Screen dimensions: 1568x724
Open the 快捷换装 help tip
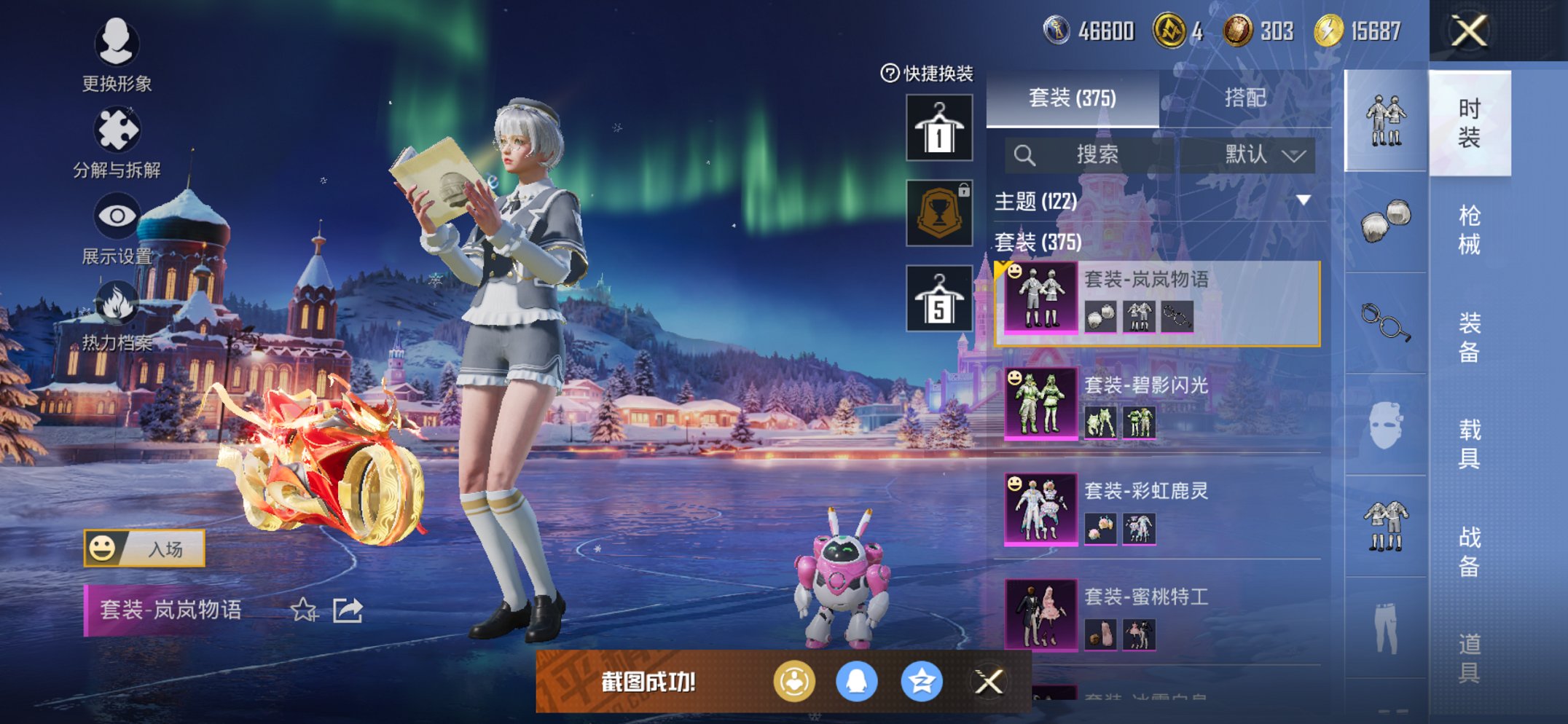click(888, 73)
